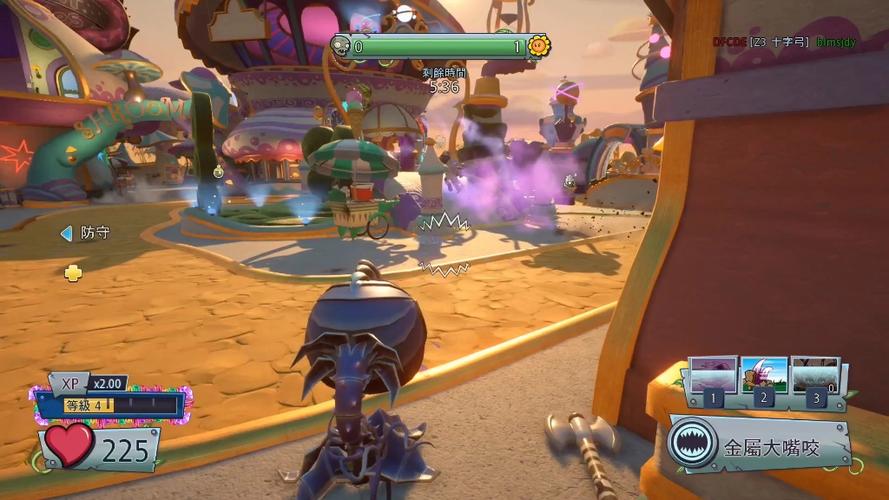Select the sunflower plant team icon
The image size is (889, 500).
pyautogui.click(x=538, y=46)
